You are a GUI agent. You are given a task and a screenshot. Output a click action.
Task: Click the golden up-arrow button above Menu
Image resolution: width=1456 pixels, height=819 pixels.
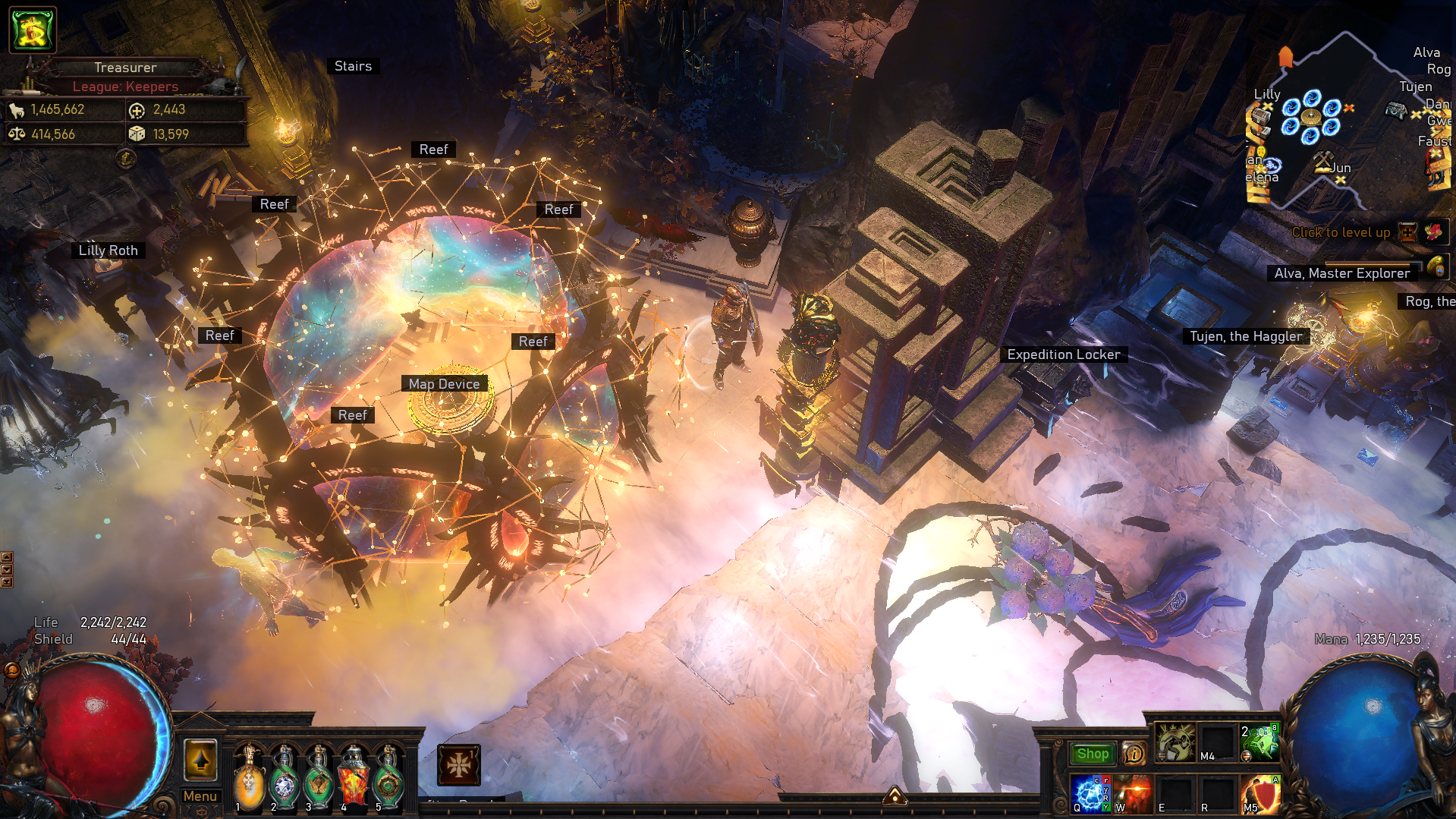point(200,760)
